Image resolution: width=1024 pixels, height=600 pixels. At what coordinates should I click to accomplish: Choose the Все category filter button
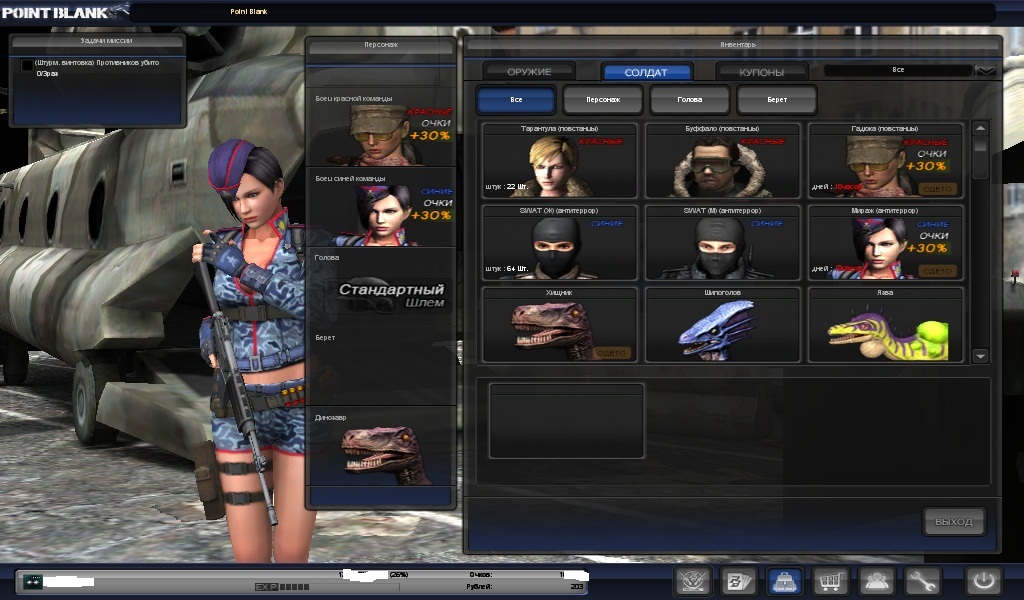516,100
